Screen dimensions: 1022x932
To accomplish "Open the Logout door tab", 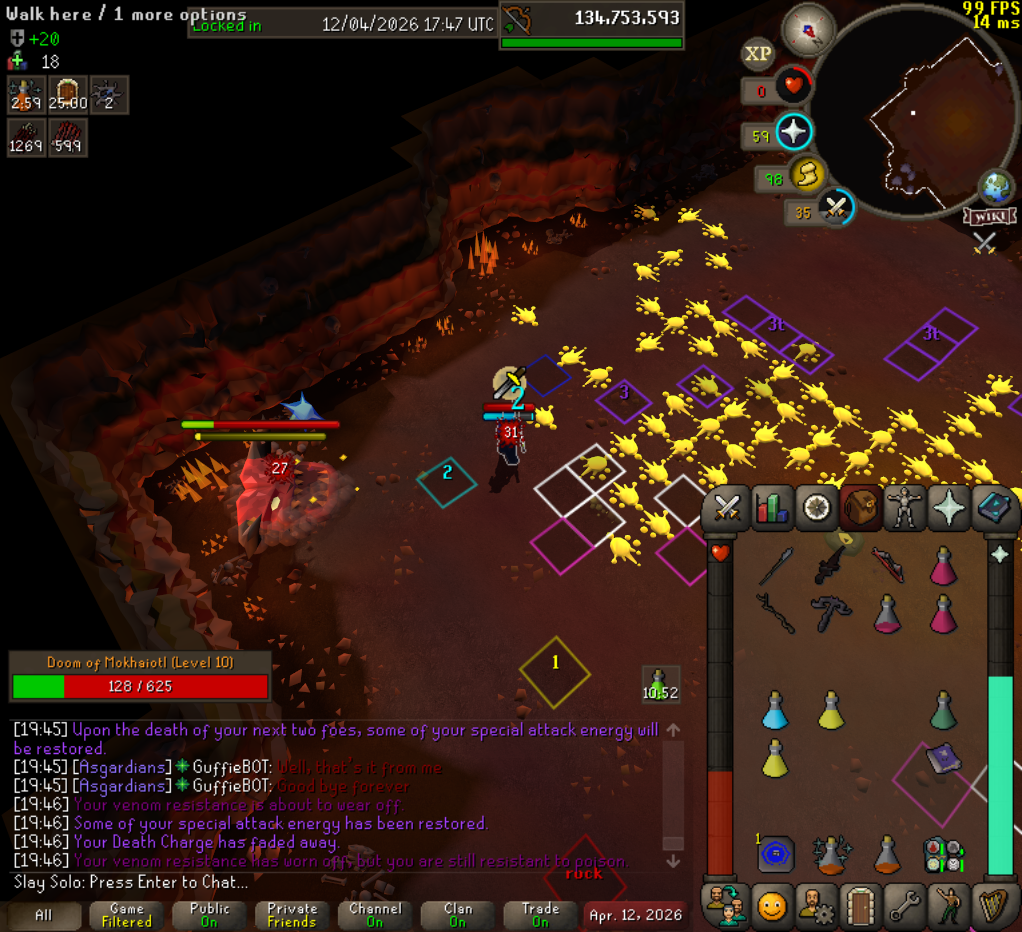I will coord(860,905).
